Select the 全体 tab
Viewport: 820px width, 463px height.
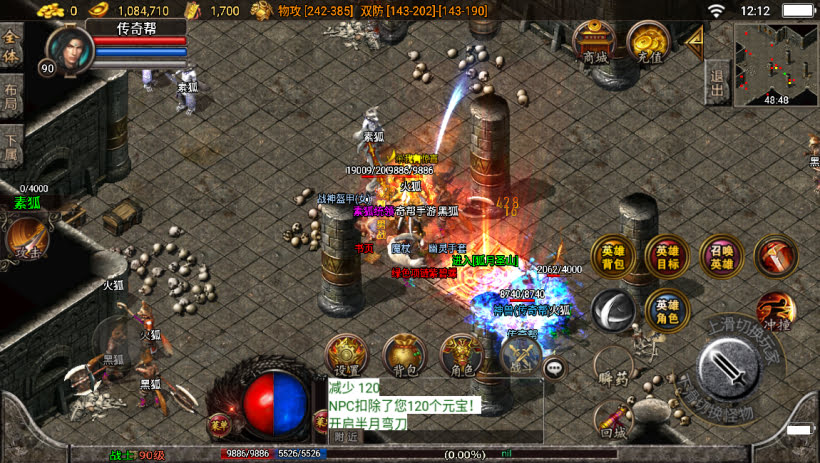[11, 47]
